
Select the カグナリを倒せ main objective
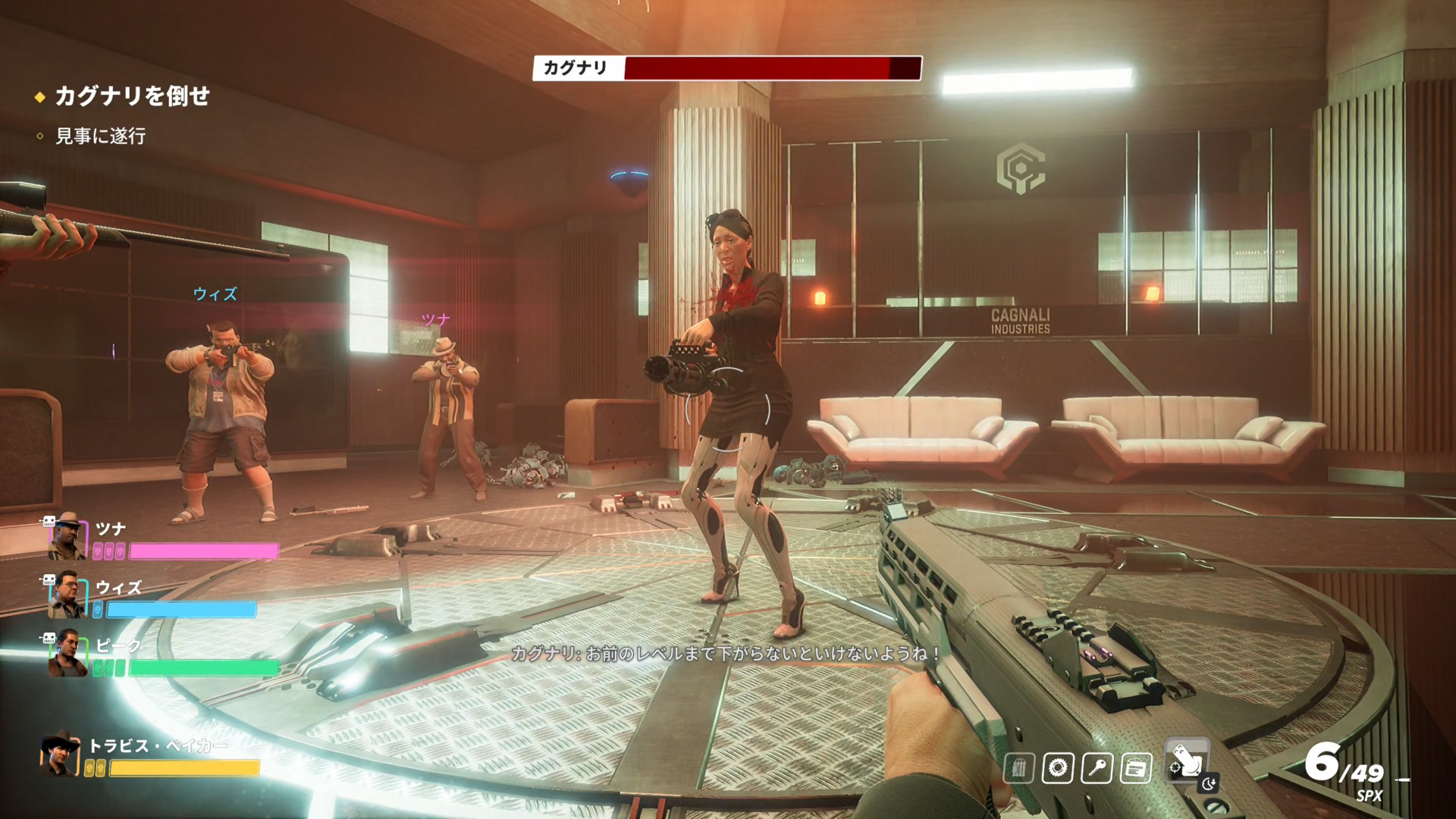[132, 96]
